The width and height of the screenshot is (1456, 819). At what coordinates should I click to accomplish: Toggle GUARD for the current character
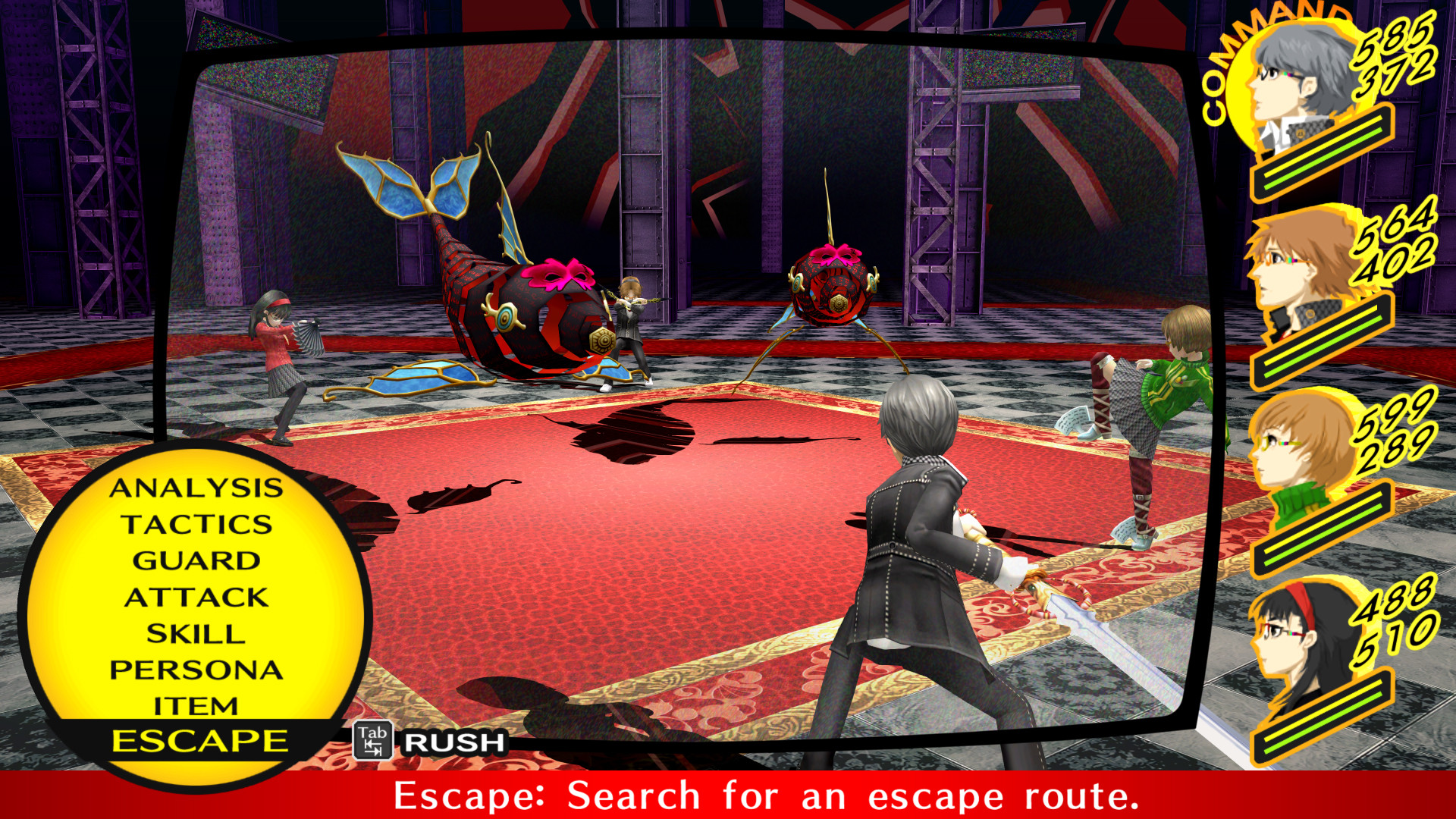(x=197, y=561)
